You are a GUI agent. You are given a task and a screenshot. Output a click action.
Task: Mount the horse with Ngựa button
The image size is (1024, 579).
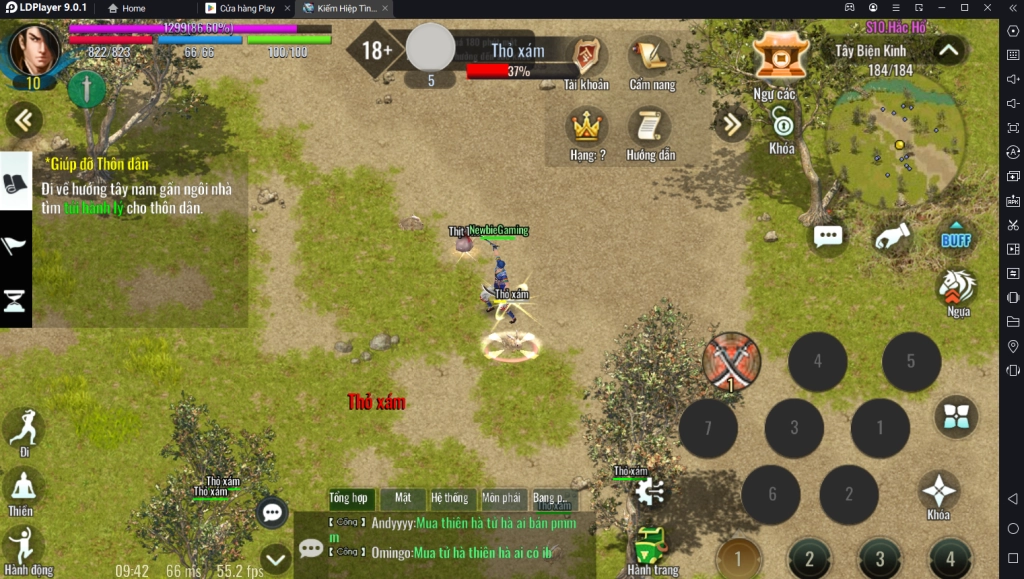tap(957, 289)
